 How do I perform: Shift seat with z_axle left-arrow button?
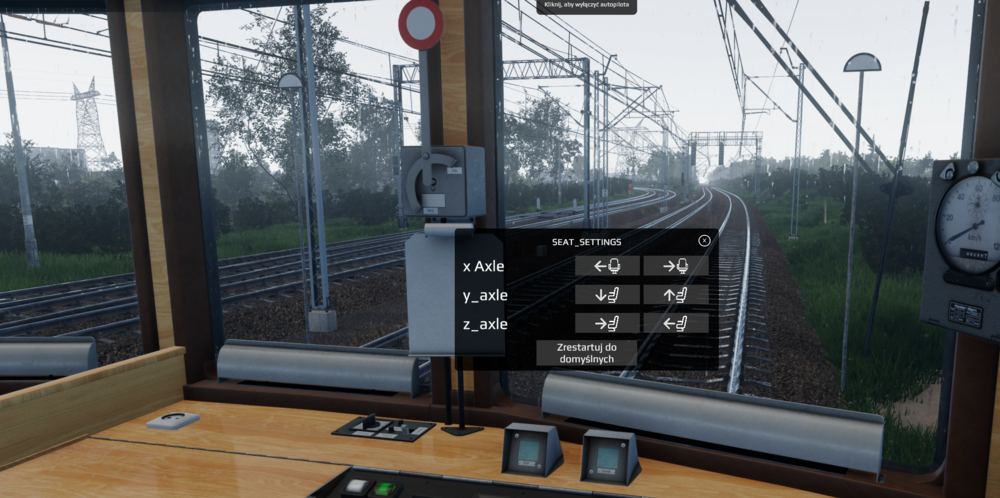point(675,323)
